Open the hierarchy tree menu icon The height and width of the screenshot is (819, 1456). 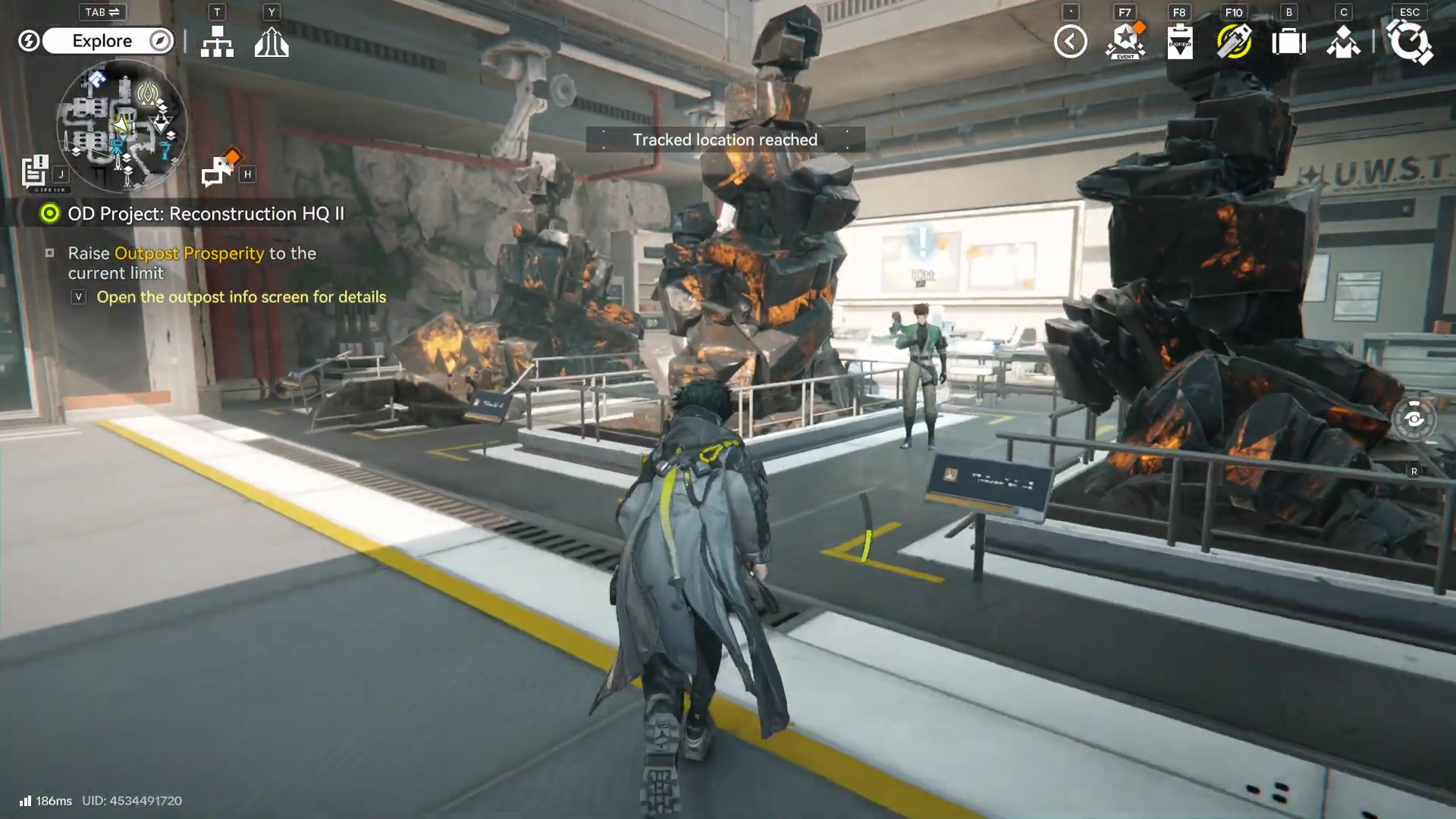click(x=217, y=42)
